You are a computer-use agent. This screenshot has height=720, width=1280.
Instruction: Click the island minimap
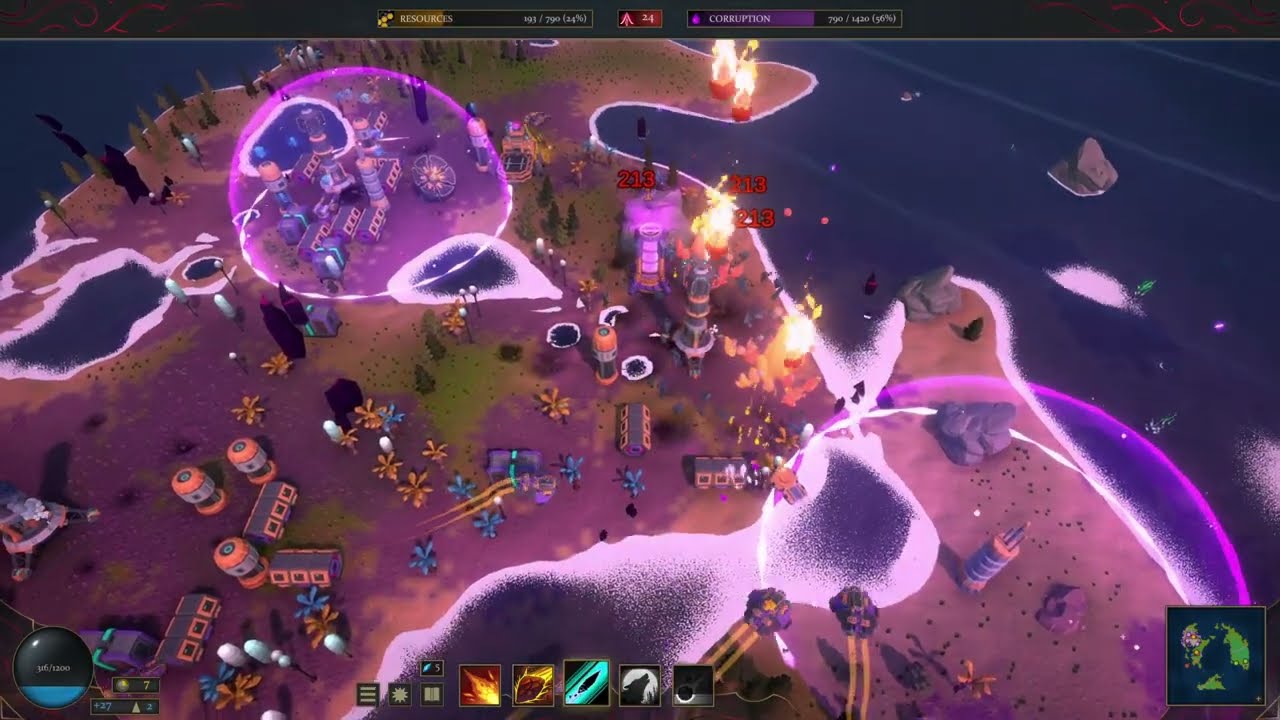click(x=1216, y=655)
